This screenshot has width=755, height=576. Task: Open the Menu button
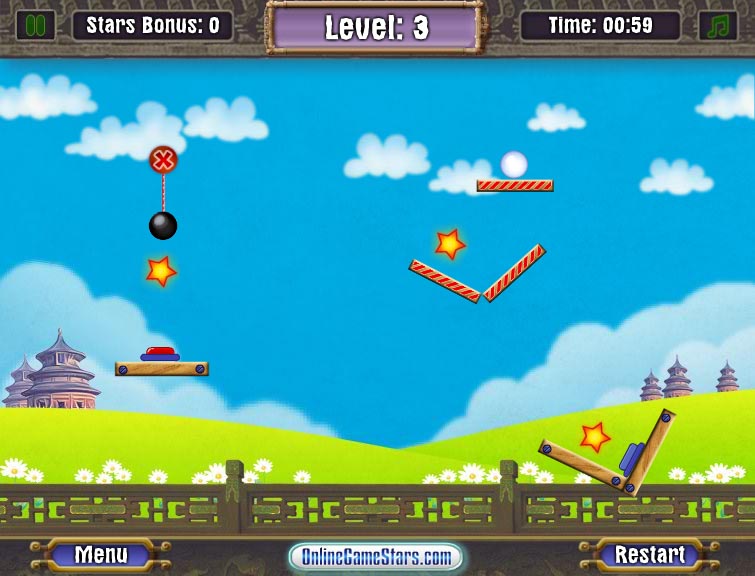click(x=101, y=554)
